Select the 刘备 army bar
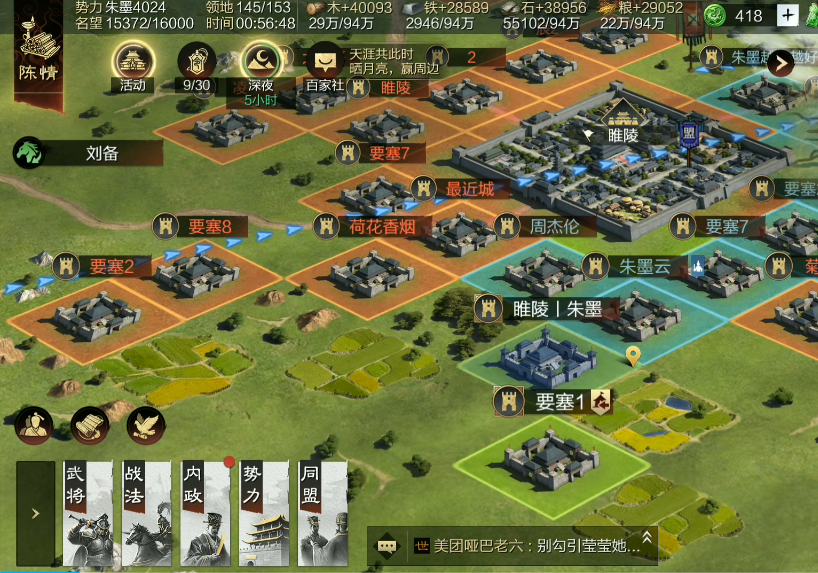 (x=87, y=153)
